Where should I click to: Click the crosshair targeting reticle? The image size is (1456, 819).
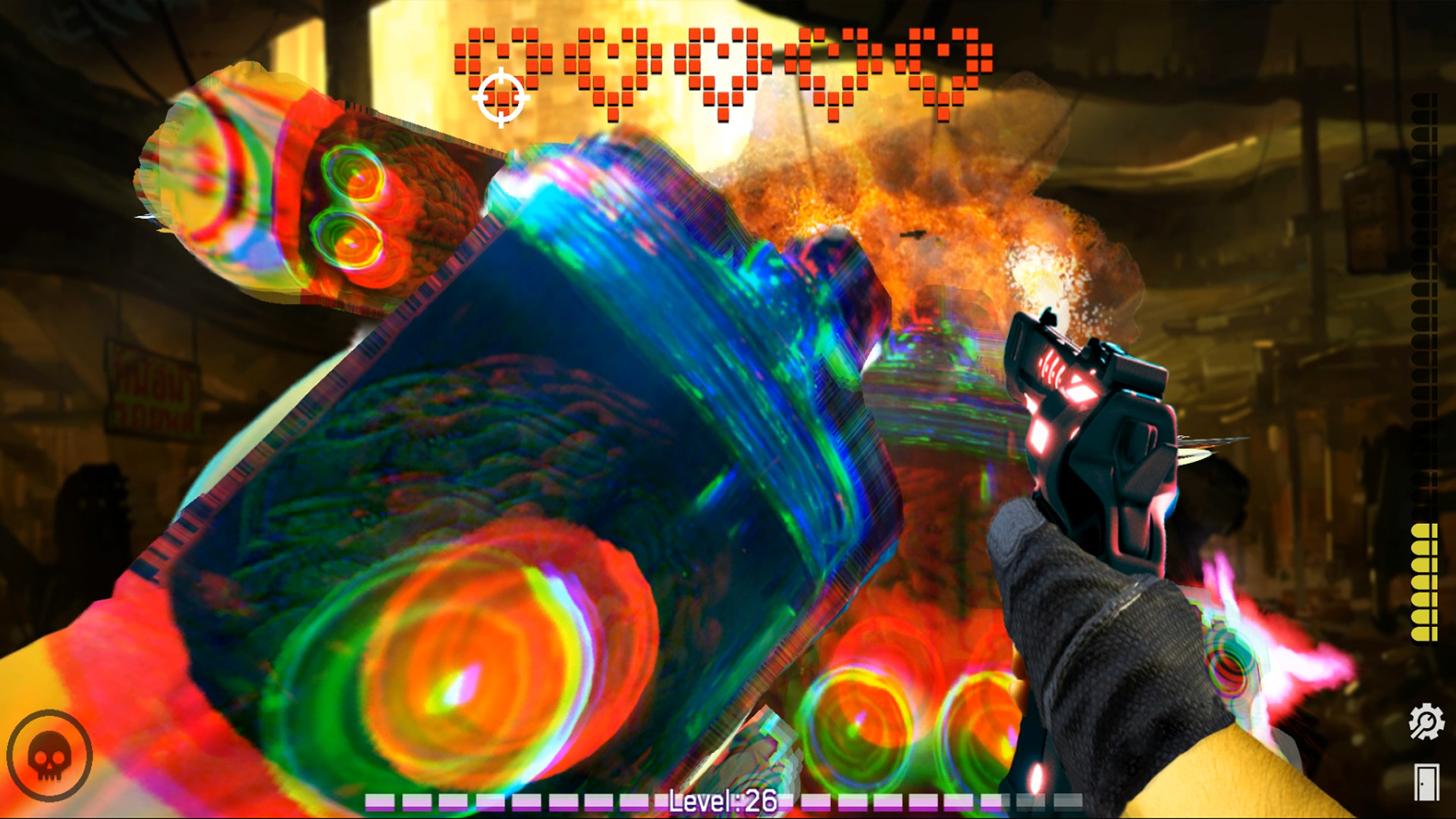(x=500, y=96)
